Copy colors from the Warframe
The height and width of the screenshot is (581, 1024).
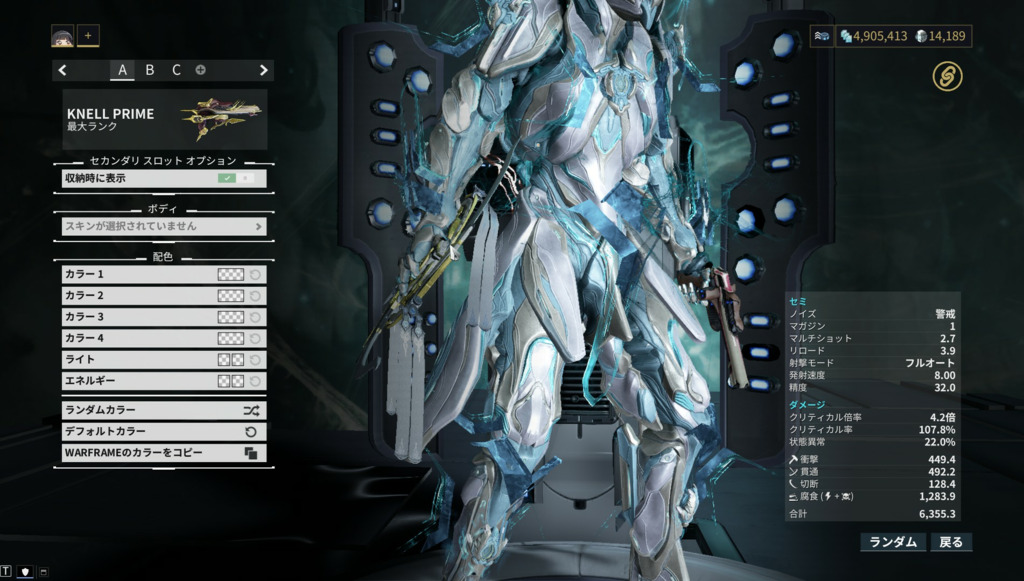(x=164, y=453)
